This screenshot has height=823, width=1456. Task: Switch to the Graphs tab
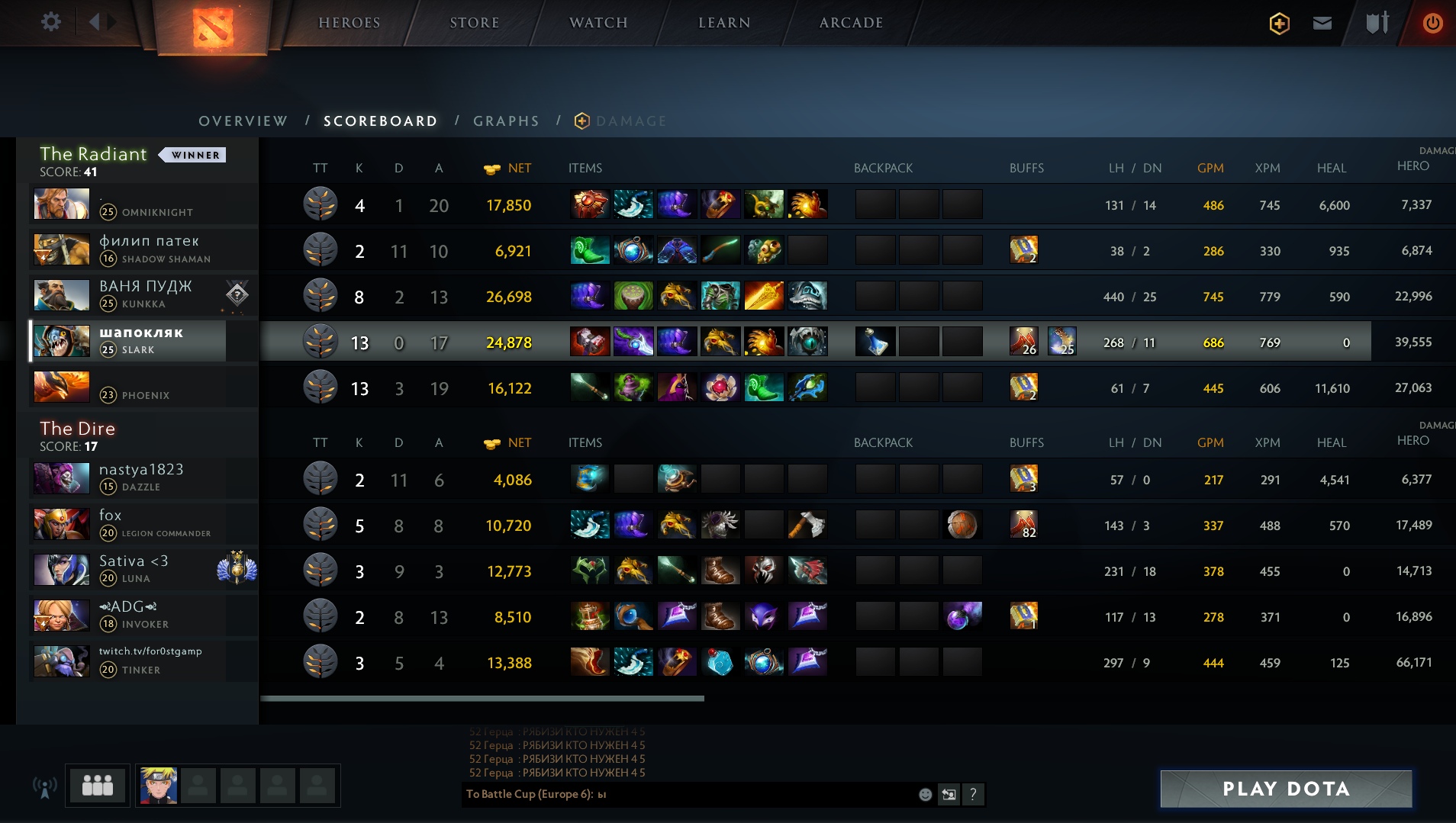pos(506,121)
